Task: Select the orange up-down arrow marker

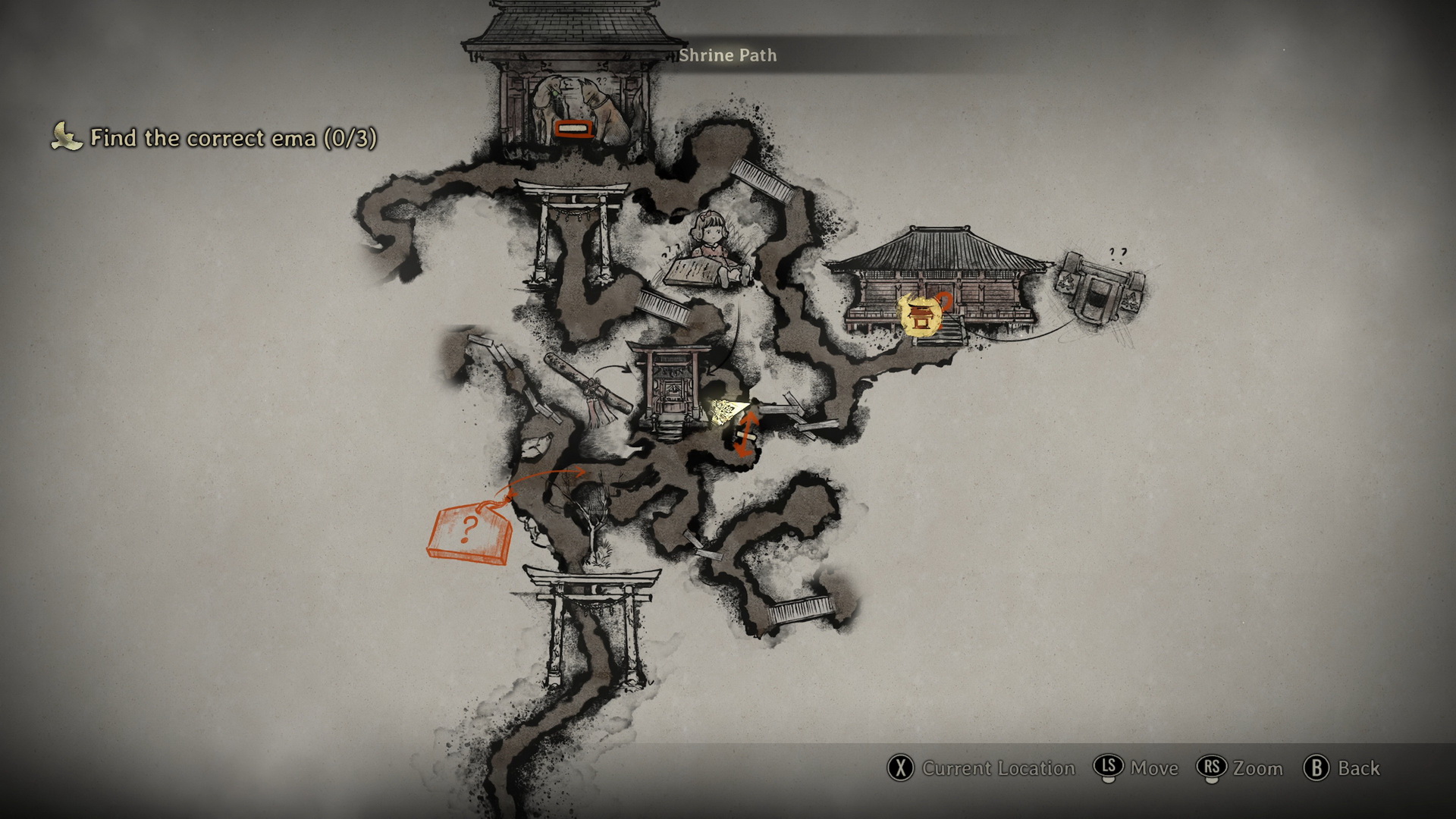Action: click(x=746, y=435)
